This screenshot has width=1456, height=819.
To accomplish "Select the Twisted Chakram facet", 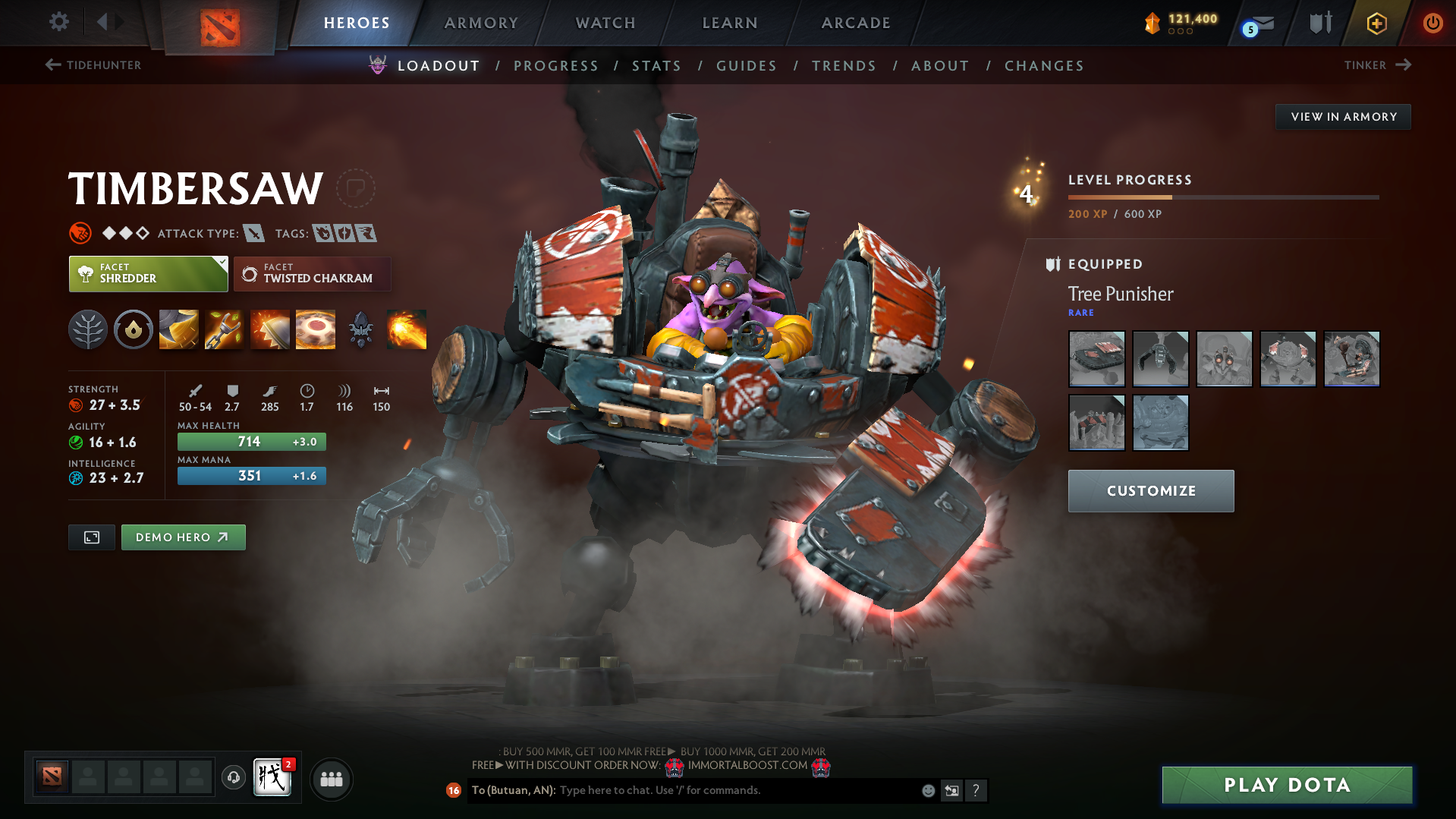I will point(312,274).
